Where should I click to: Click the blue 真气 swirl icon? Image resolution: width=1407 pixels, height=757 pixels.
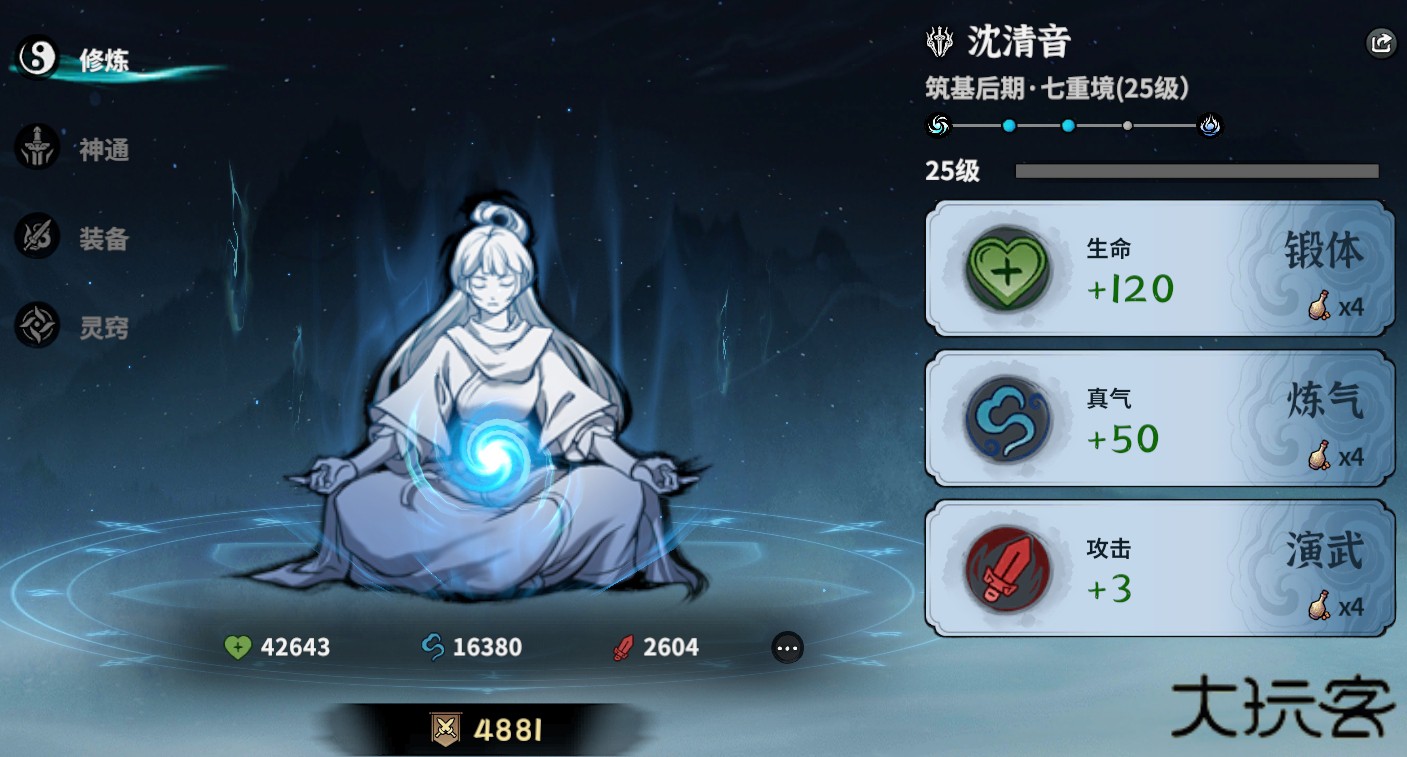tap(1007, 420)
